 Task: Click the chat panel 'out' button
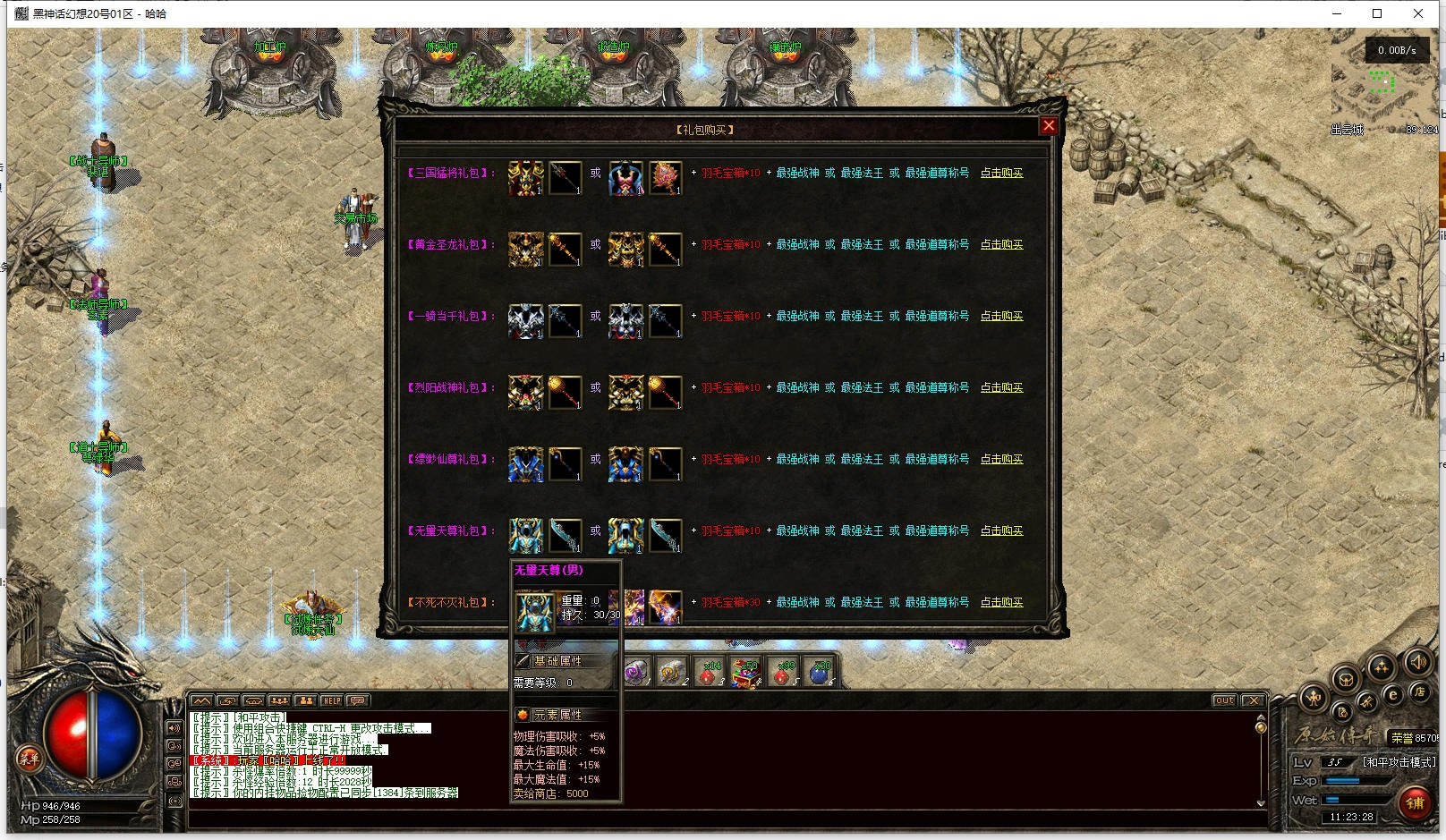pyautogui.click(x=1224, y=700)
